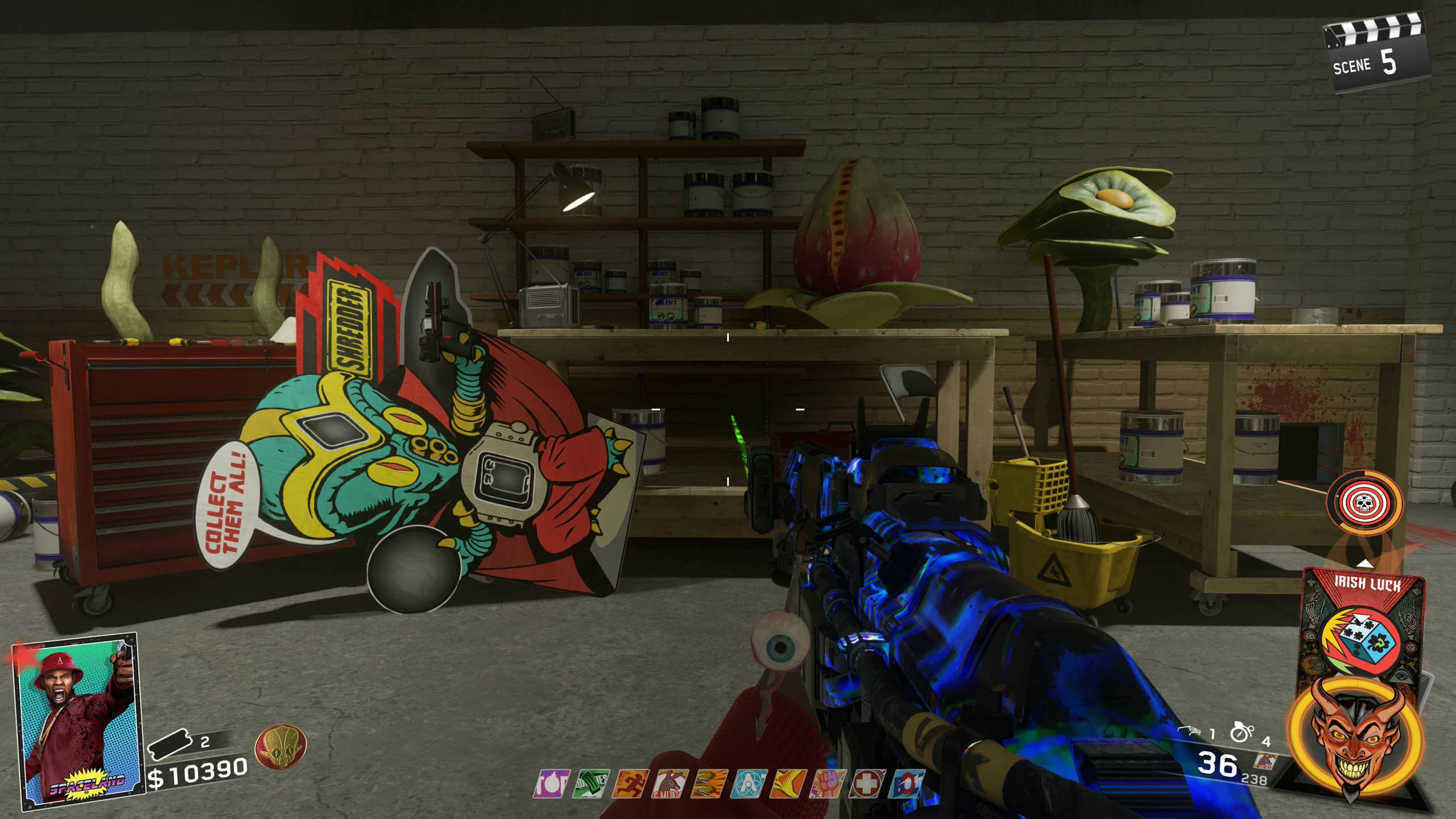Choose the yellow sliding boot perk icon
Viewport: 1456px width, 819px height.
coord(788,784)
